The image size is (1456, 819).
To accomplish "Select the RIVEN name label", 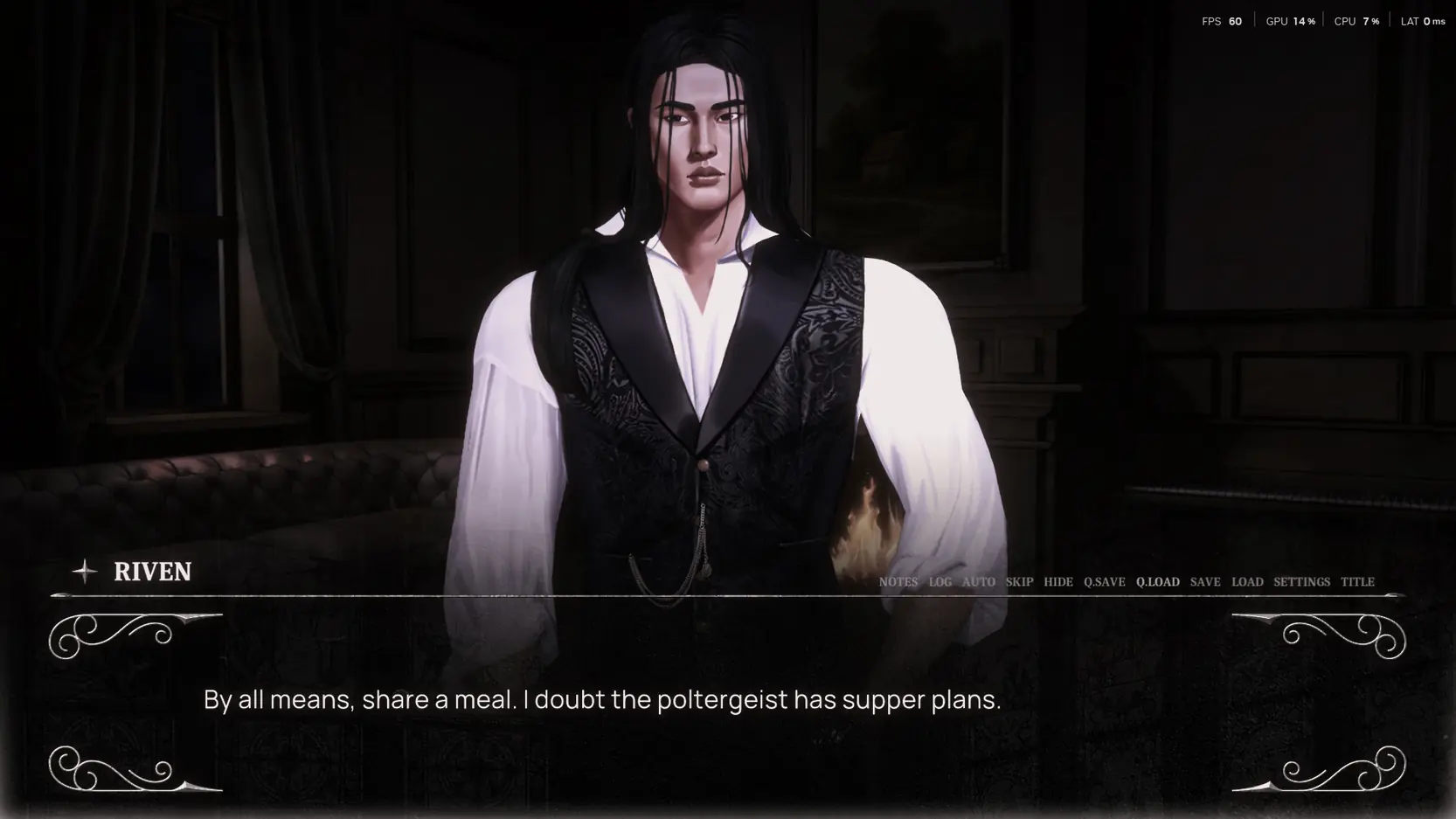I will (x=154, y=572).
